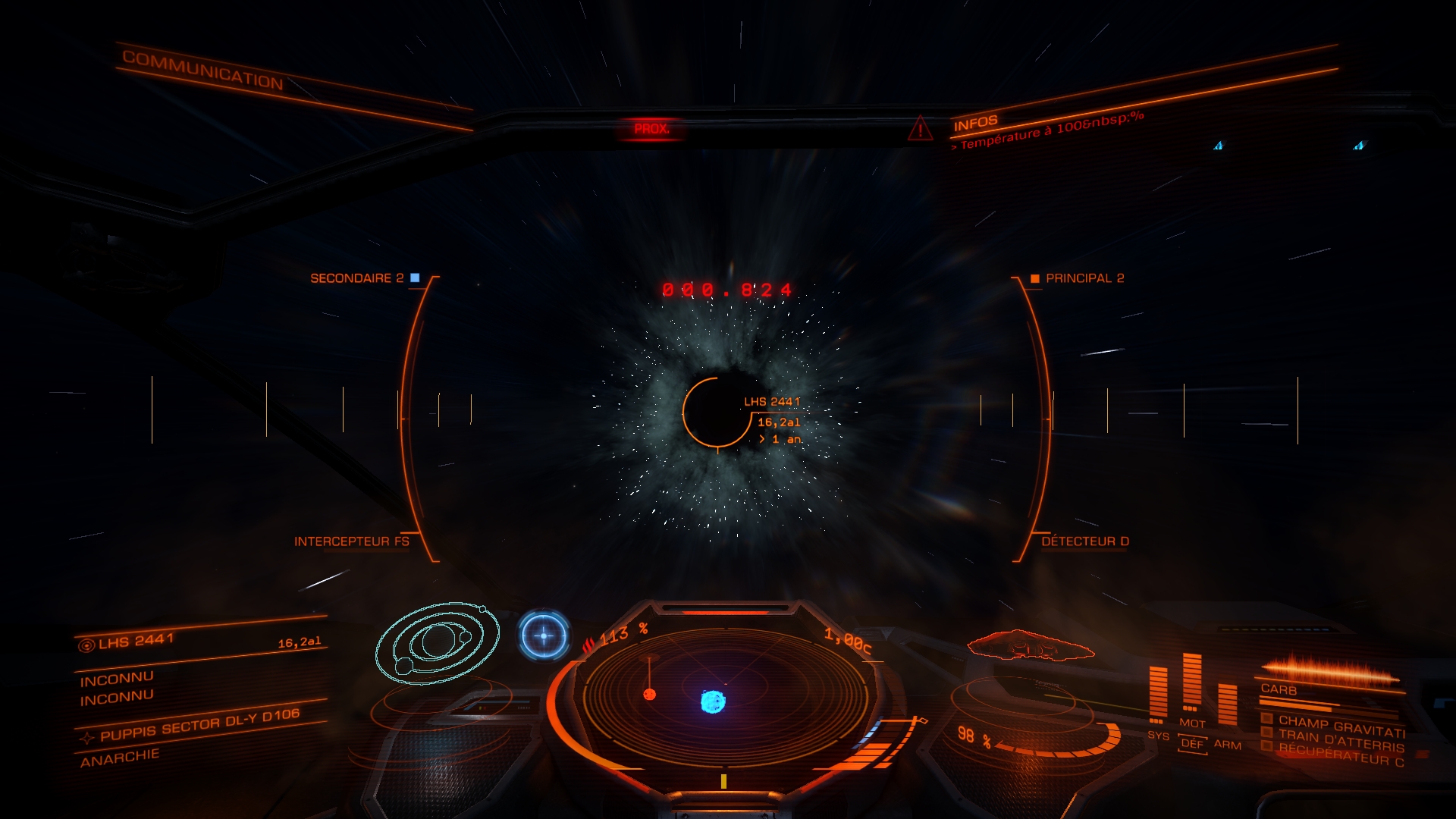
Task: Select the LHS 2441 destination entry
Action: pos(136,642)
